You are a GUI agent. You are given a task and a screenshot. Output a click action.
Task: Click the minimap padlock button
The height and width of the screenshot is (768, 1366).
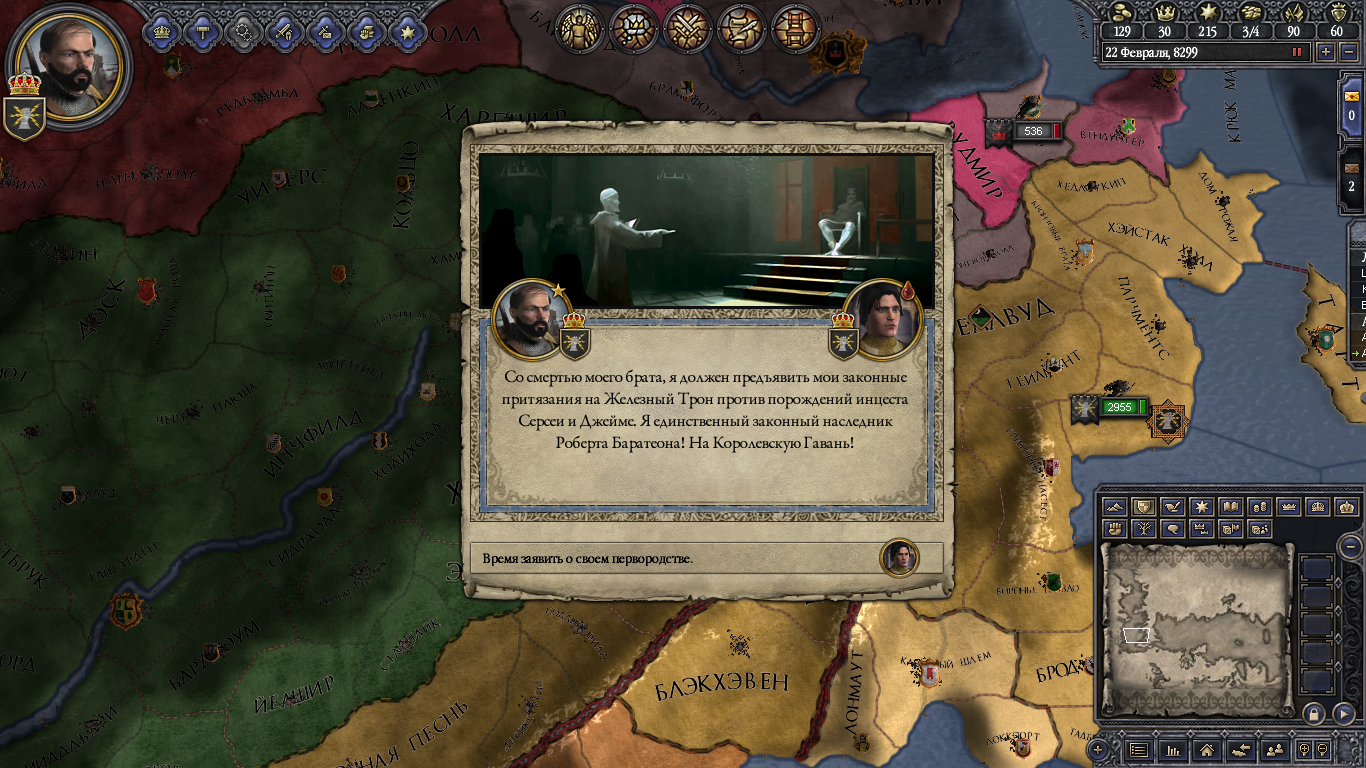(x=1314, y=713)
